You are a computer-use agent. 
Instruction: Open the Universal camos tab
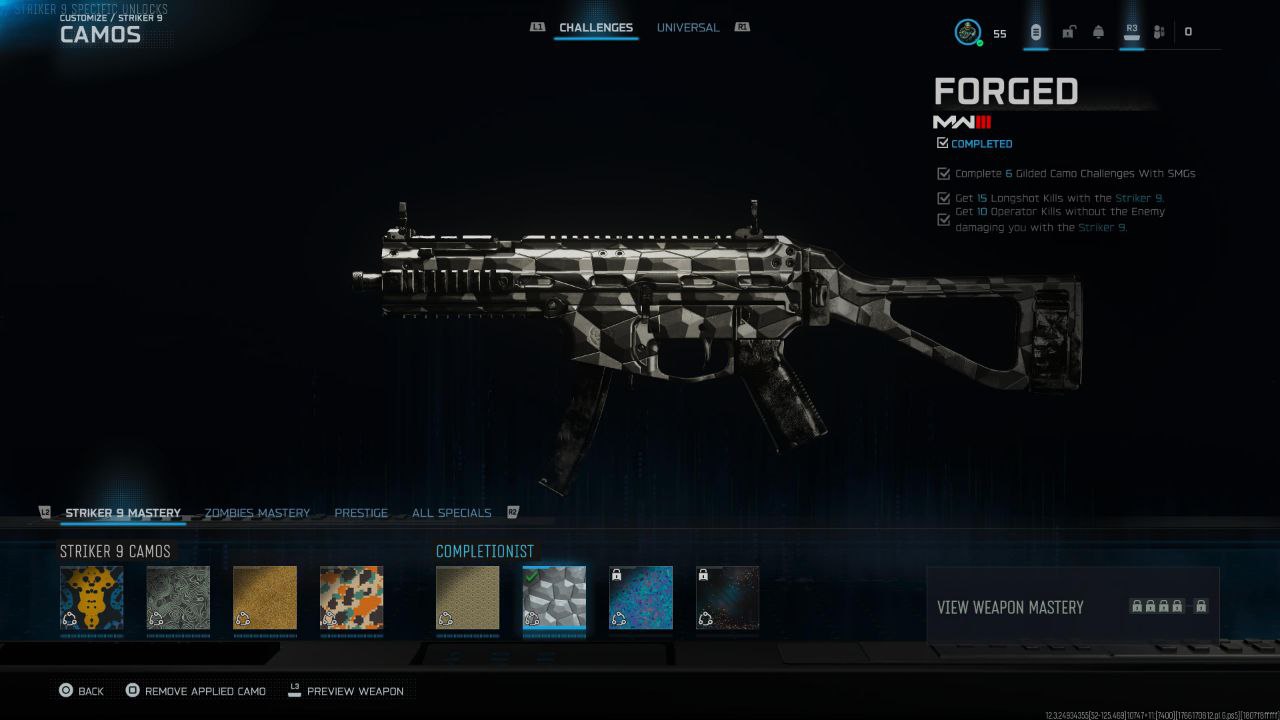click(x=687, y=28)
